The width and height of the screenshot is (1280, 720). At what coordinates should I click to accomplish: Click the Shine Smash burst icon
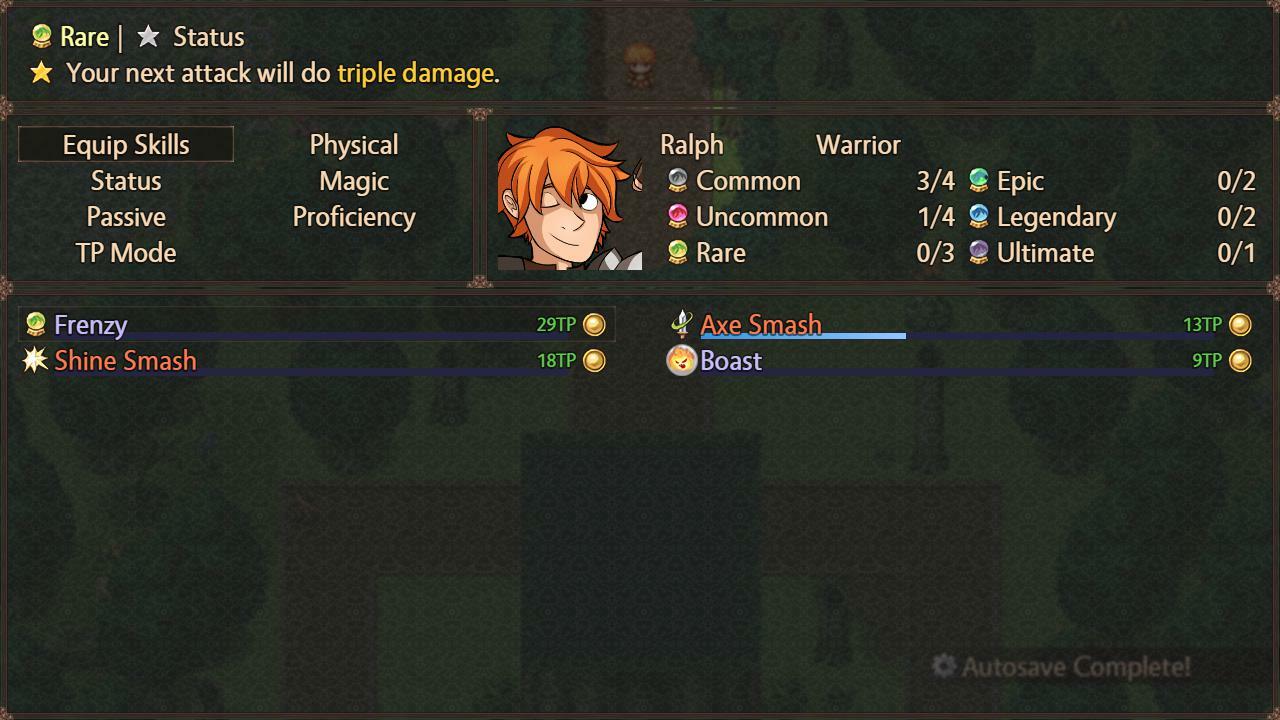point(35,361)
